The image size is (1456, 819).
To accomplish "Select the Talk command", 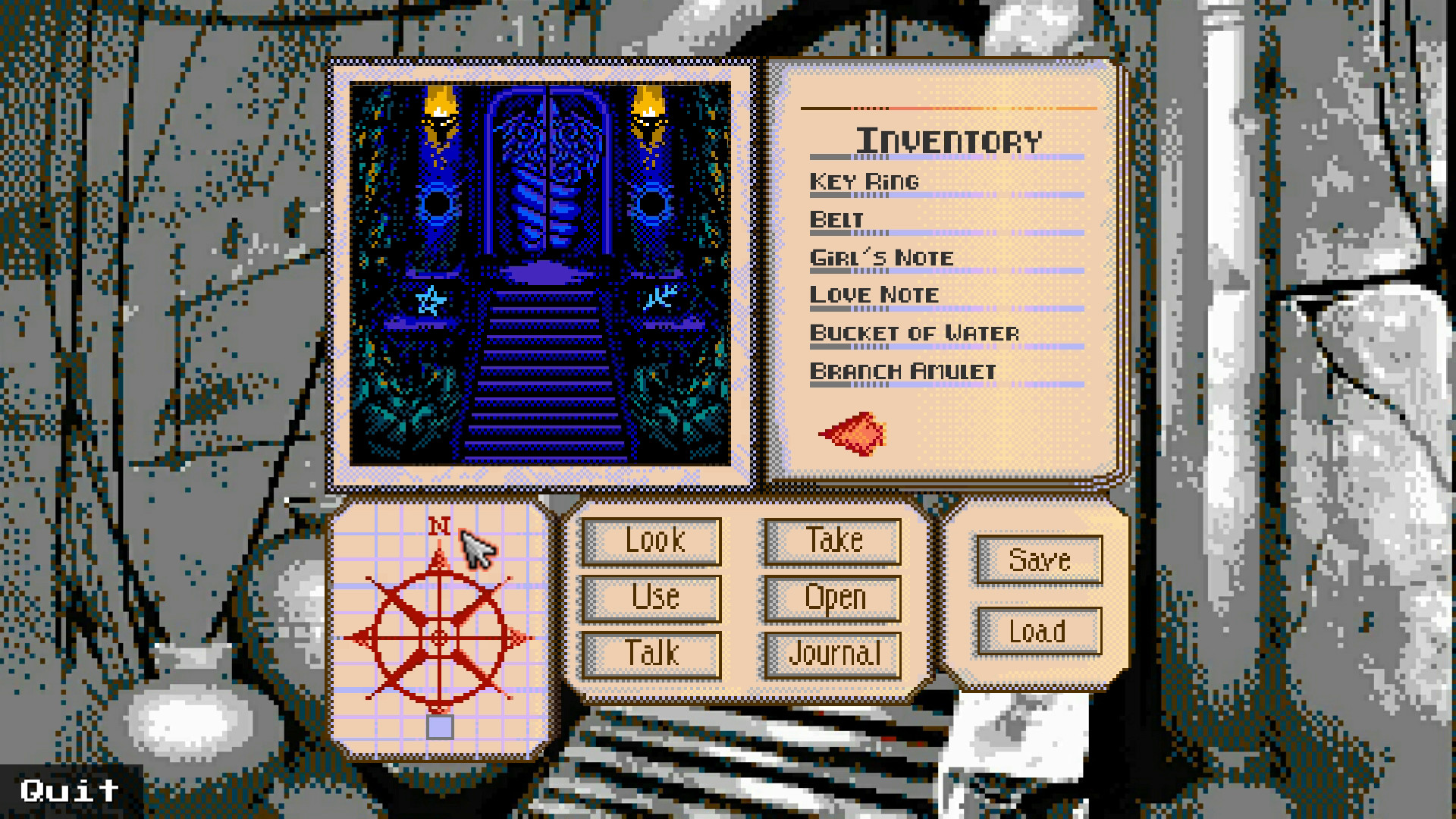I will [651, 652].
